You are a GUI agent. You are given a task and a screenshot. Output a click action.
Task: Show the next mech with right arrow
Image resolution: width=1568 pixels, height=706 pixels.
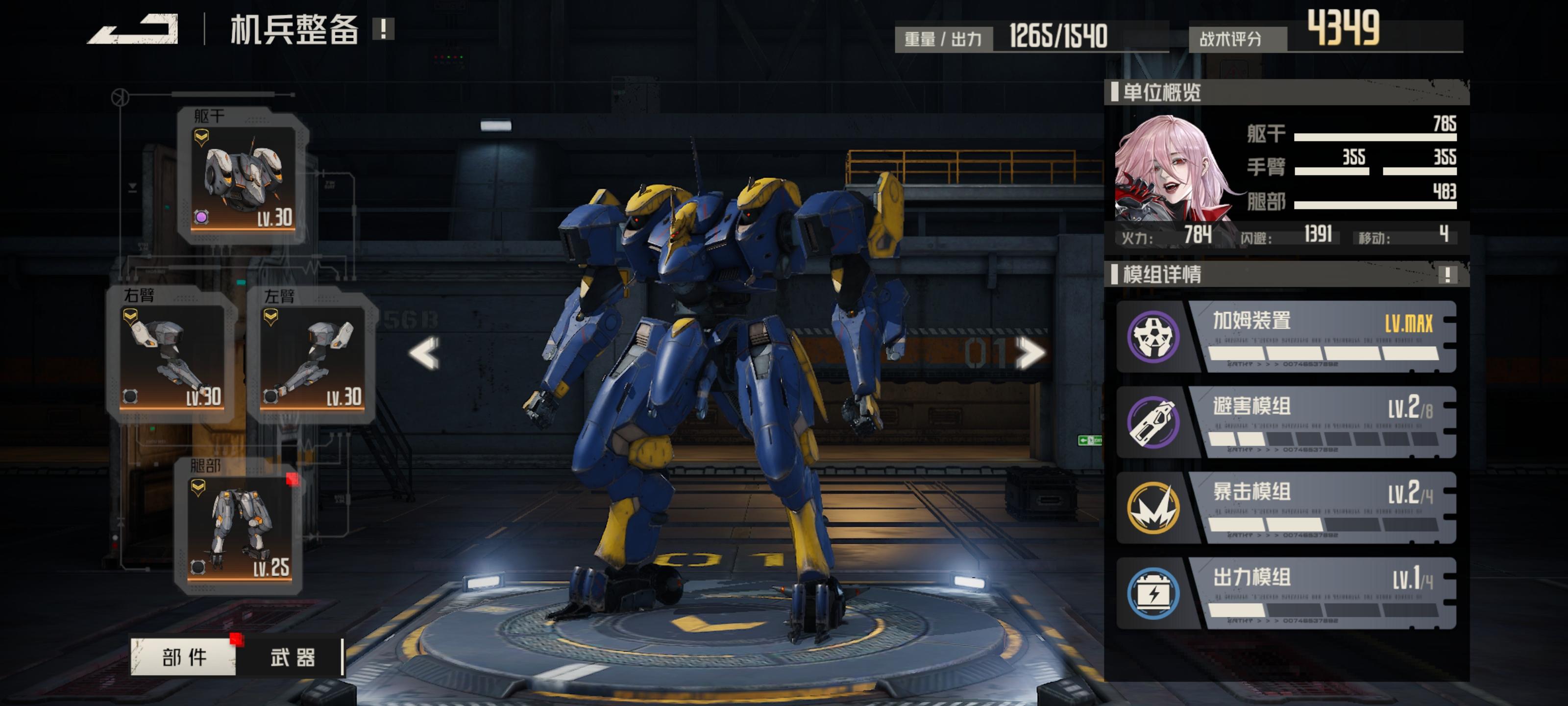tap(1030, 353)
